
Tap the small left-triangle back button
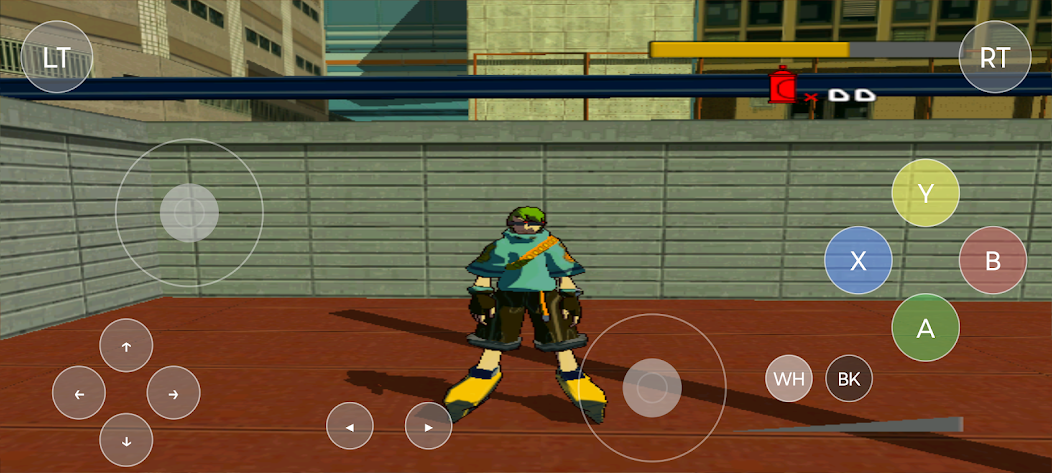coord(350,426)
